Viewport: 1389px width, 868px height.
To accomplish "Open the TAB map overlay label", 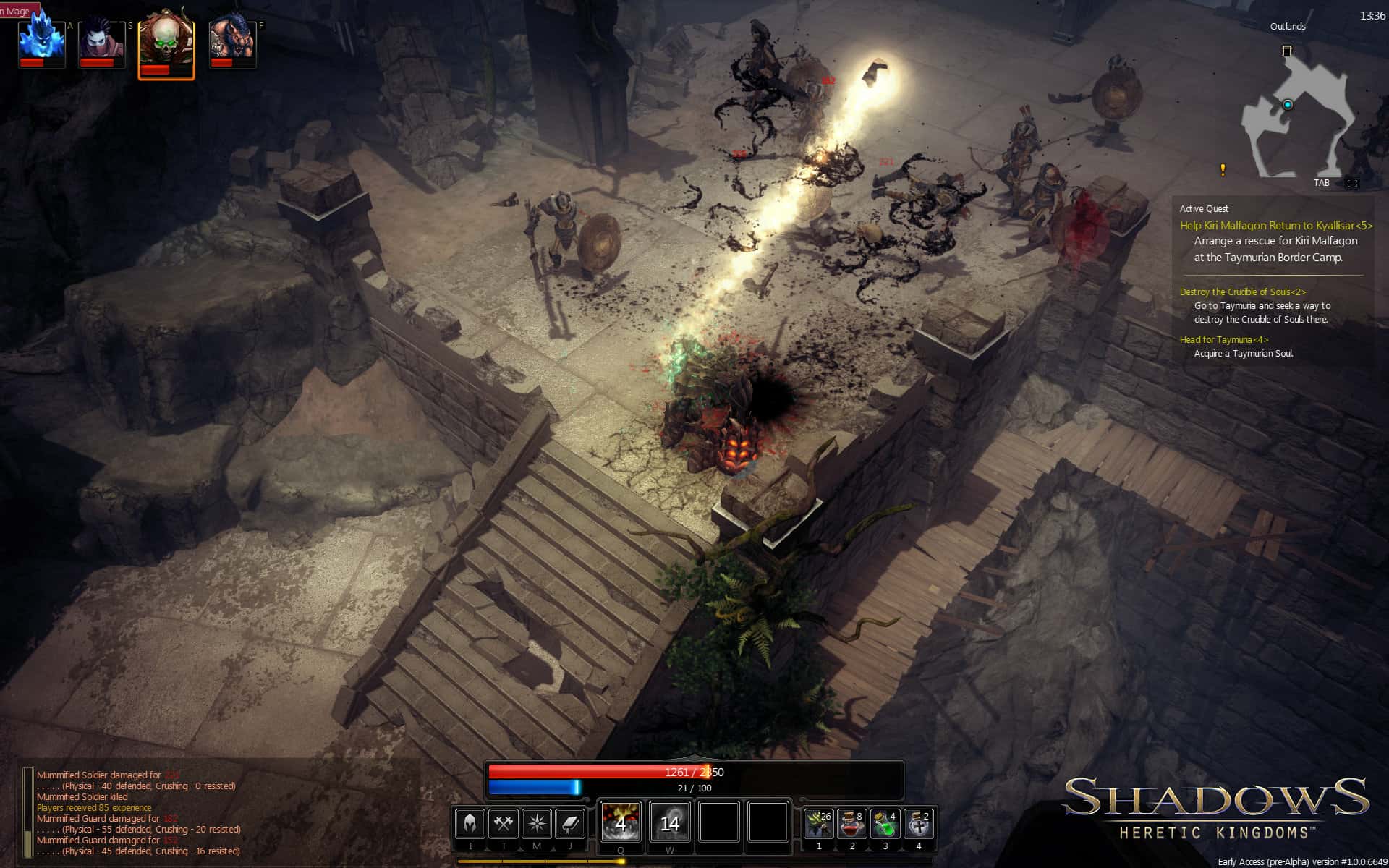I will [1321, 183].
